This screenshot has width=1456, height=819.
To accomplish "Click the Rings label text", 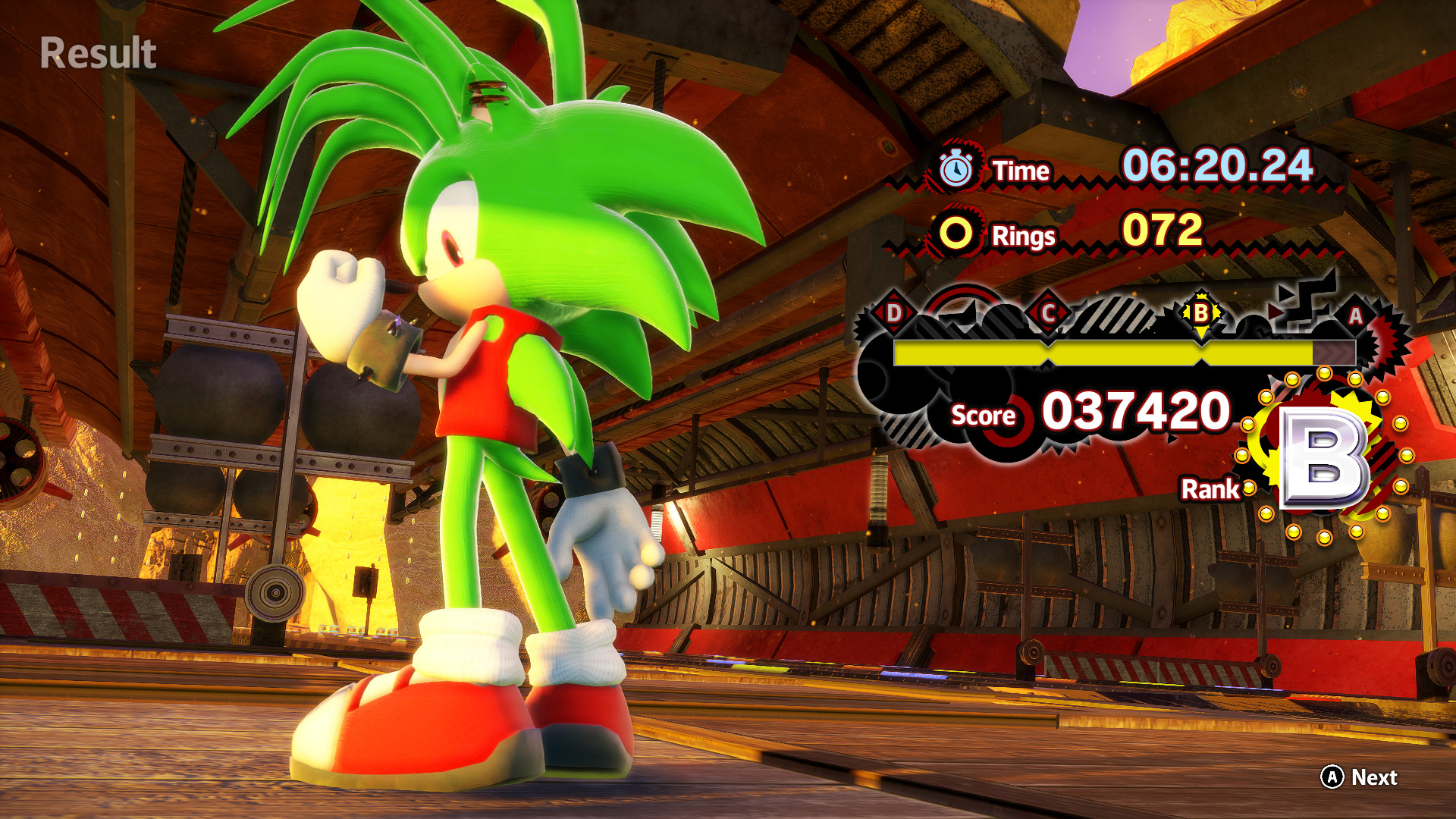I will (x=1025, y=236).
